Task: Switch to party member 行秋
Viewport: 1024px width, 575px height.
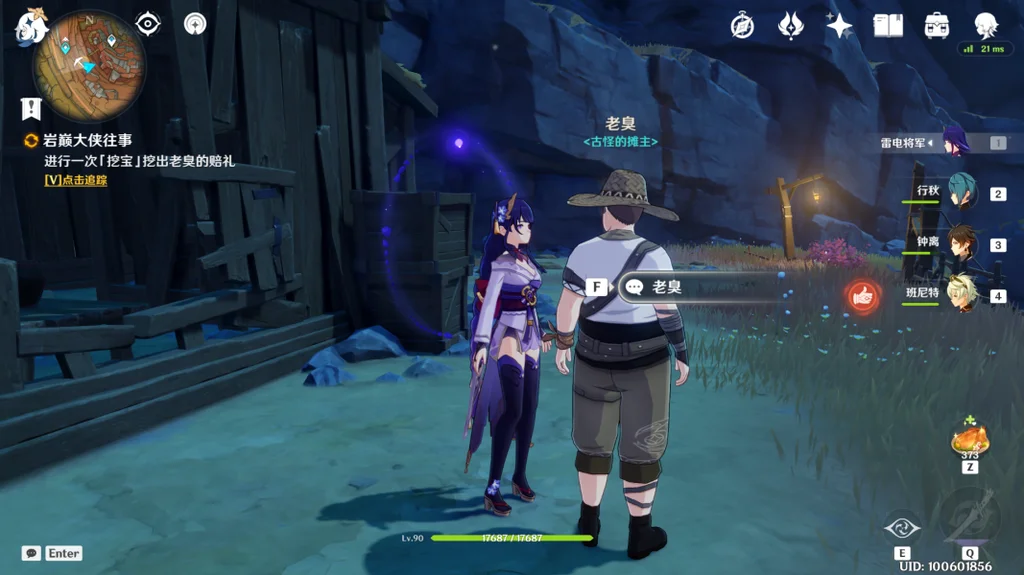Action: [x=961, y=192]
